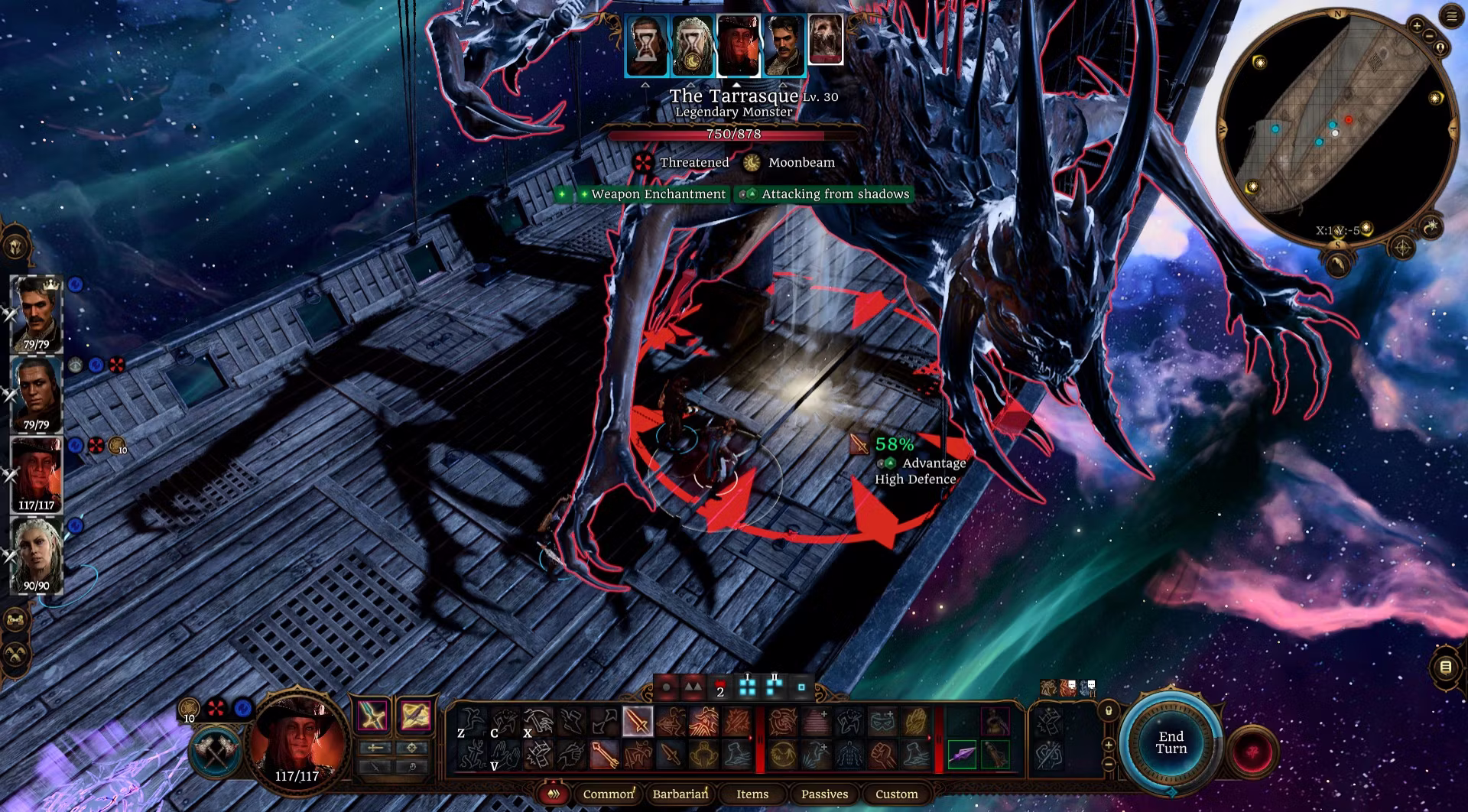
Task: Zoom out the minimap
Action: pyautogui.click(x=1429, y=35)
